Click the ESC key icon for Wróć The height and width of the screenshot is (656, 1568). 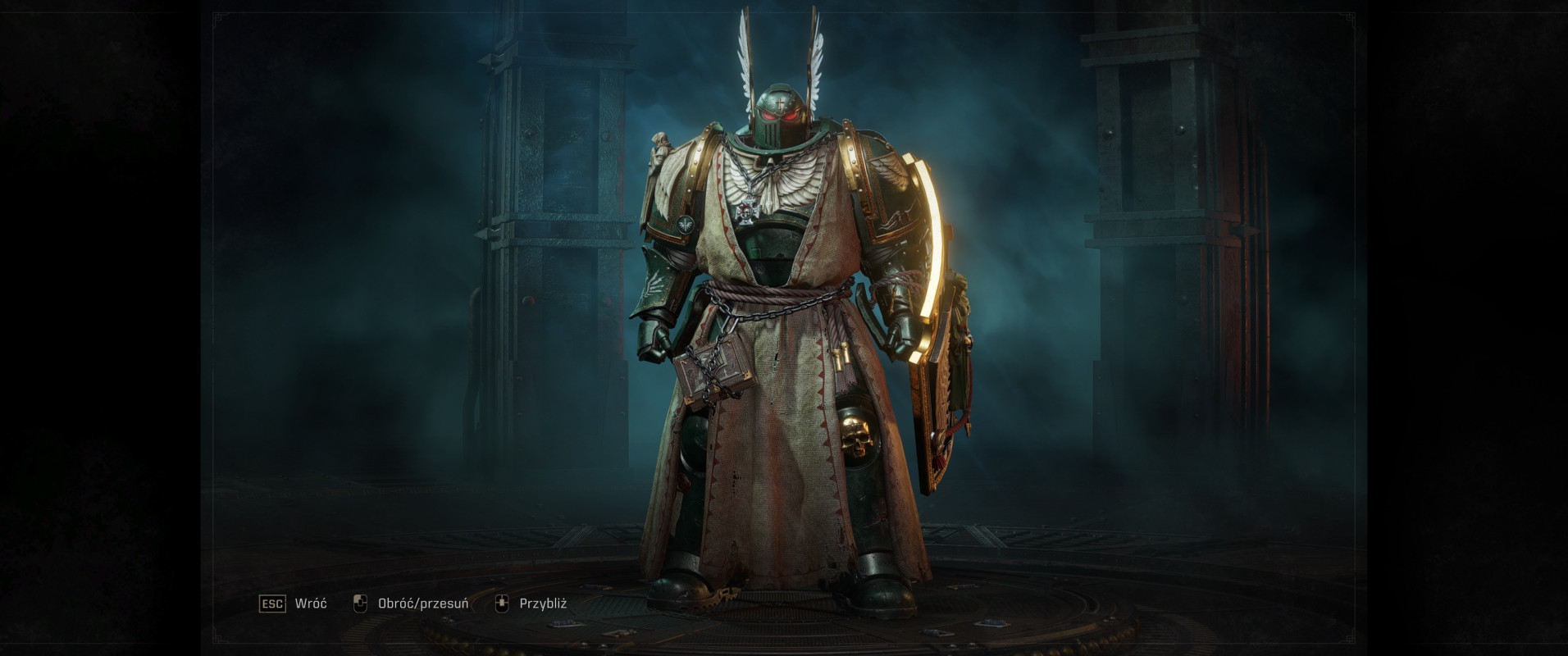[x=274, y=602]
